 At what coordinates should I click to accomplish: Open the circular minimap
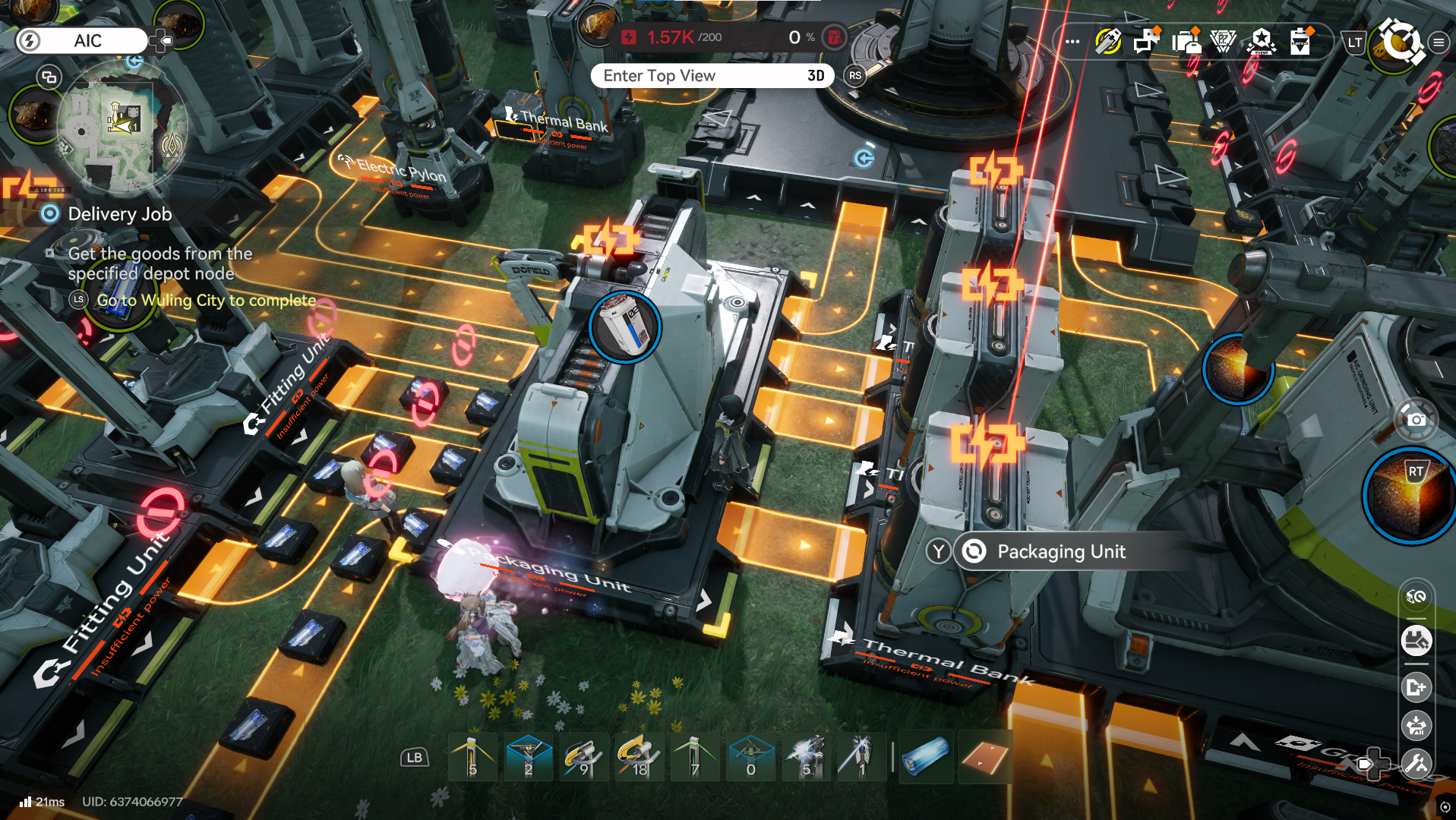[122, 131]
